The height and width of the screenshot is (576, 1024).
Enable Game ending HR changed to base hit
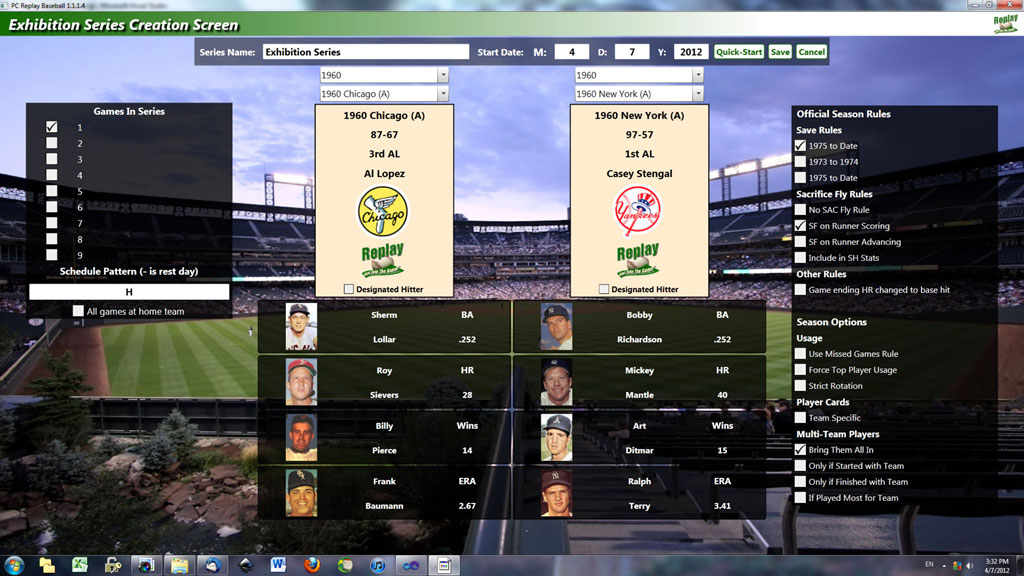pos(801,290)
